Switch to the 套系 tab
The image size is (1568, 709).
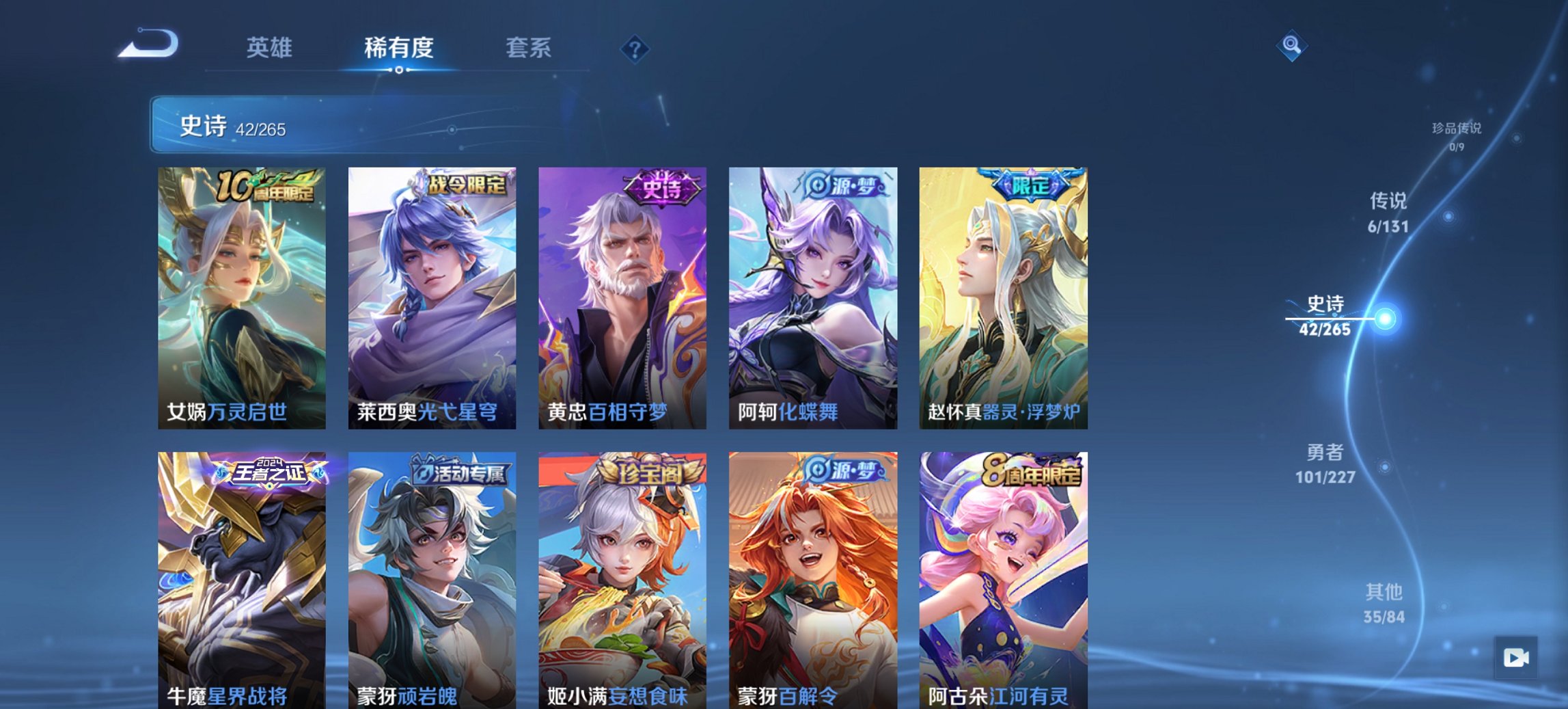click(x=529, y=48)
